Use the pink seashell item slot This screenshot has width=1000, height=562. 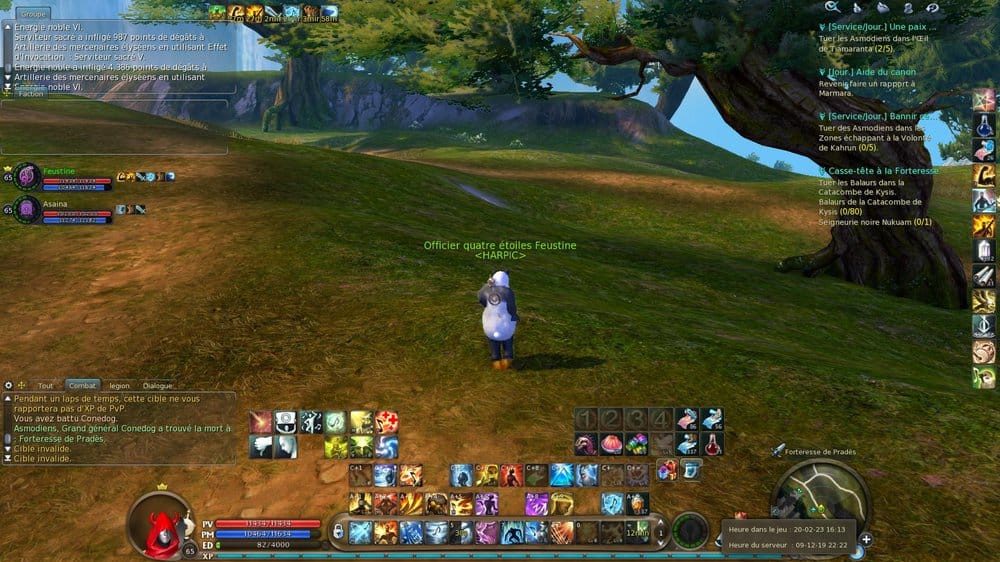610,444
